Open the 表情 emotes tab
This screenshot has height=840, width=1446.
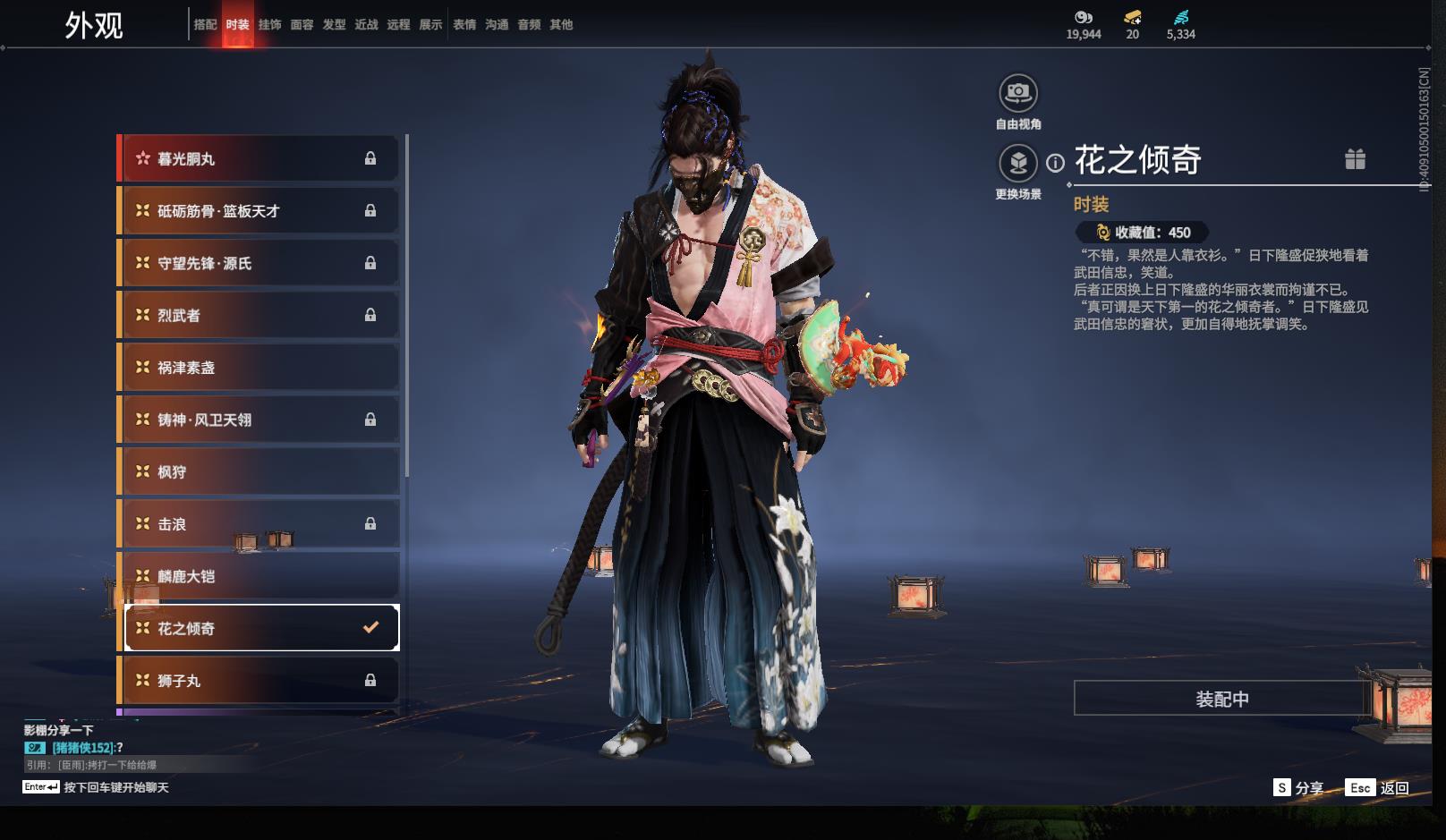464,25
